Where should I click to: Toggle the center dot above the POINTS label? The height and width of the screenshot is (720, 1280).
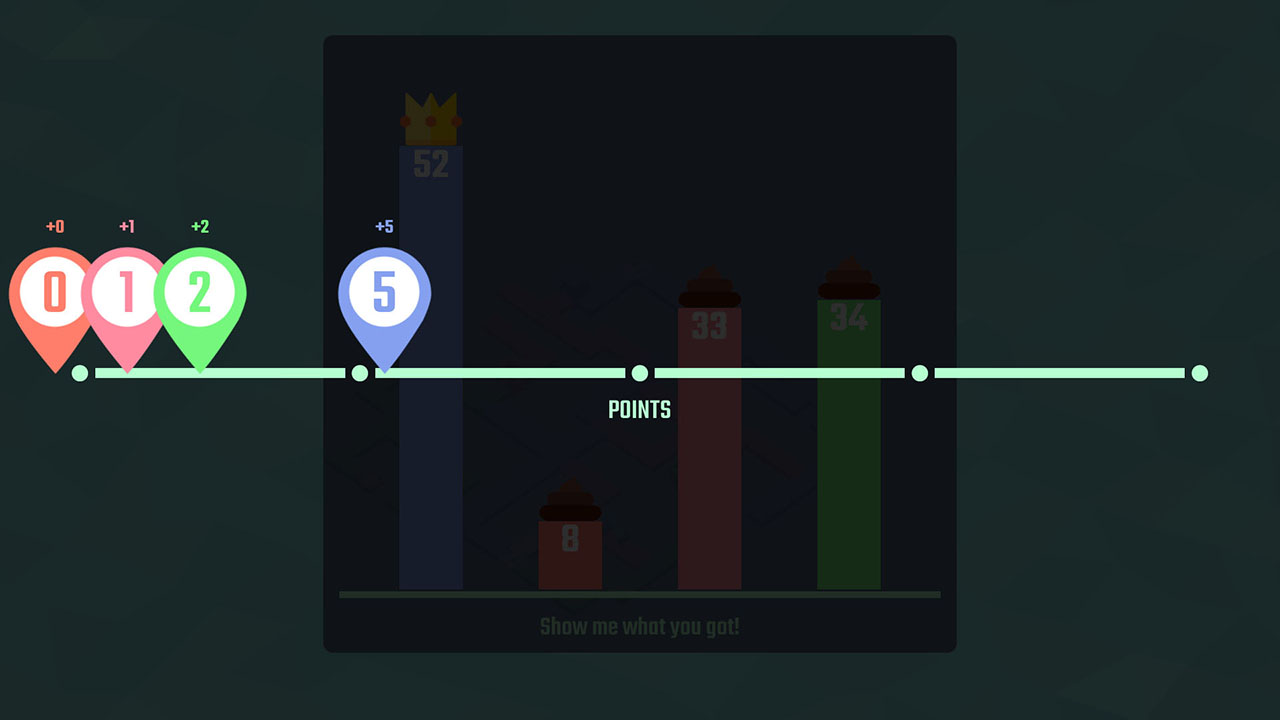640,372
